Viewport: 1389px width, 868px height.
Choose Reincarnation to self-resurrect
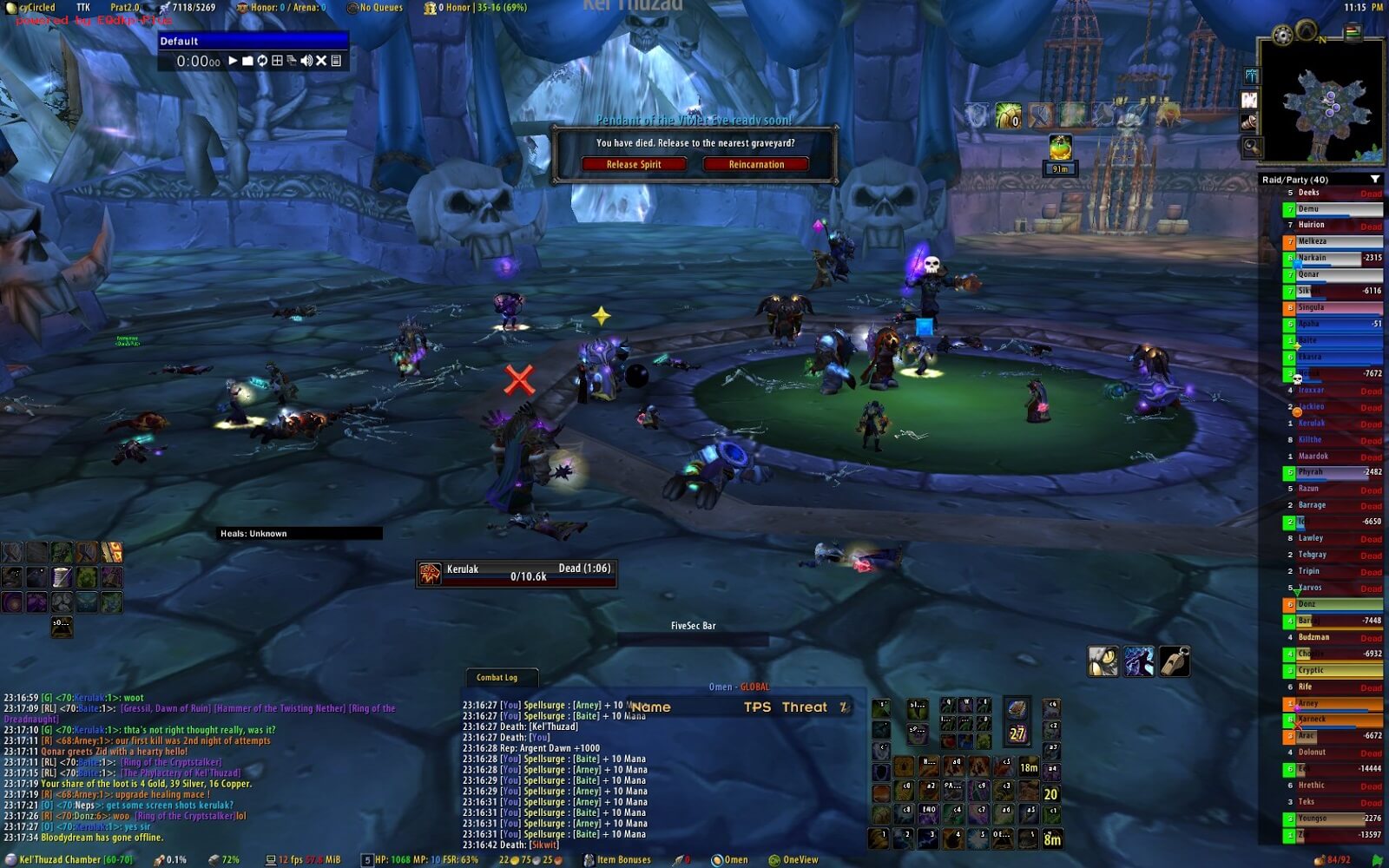(756, 164)
